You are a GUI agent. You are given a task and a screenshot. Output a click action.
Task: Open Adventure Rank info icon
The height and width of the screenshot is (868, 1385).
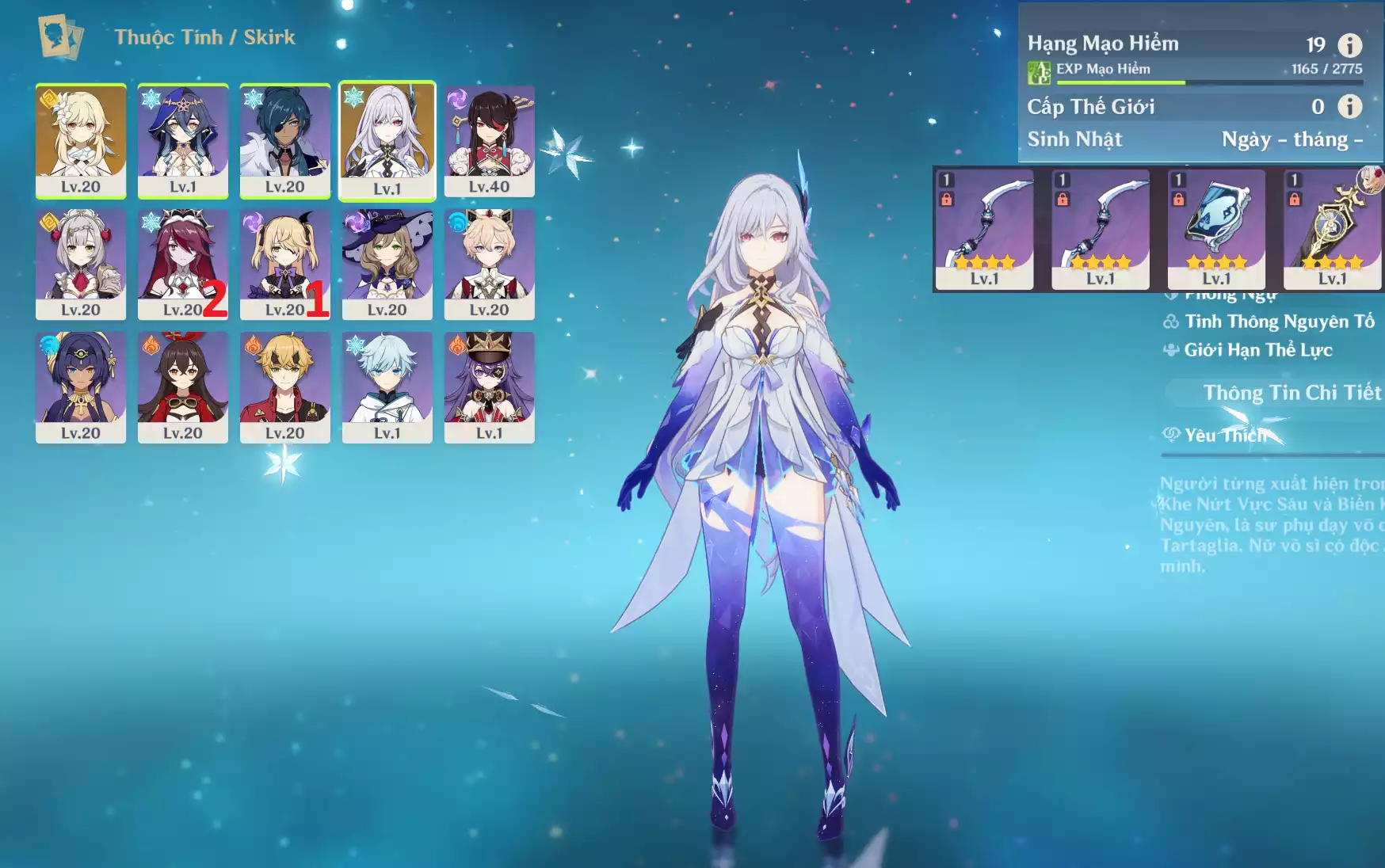pos(1350,45)
